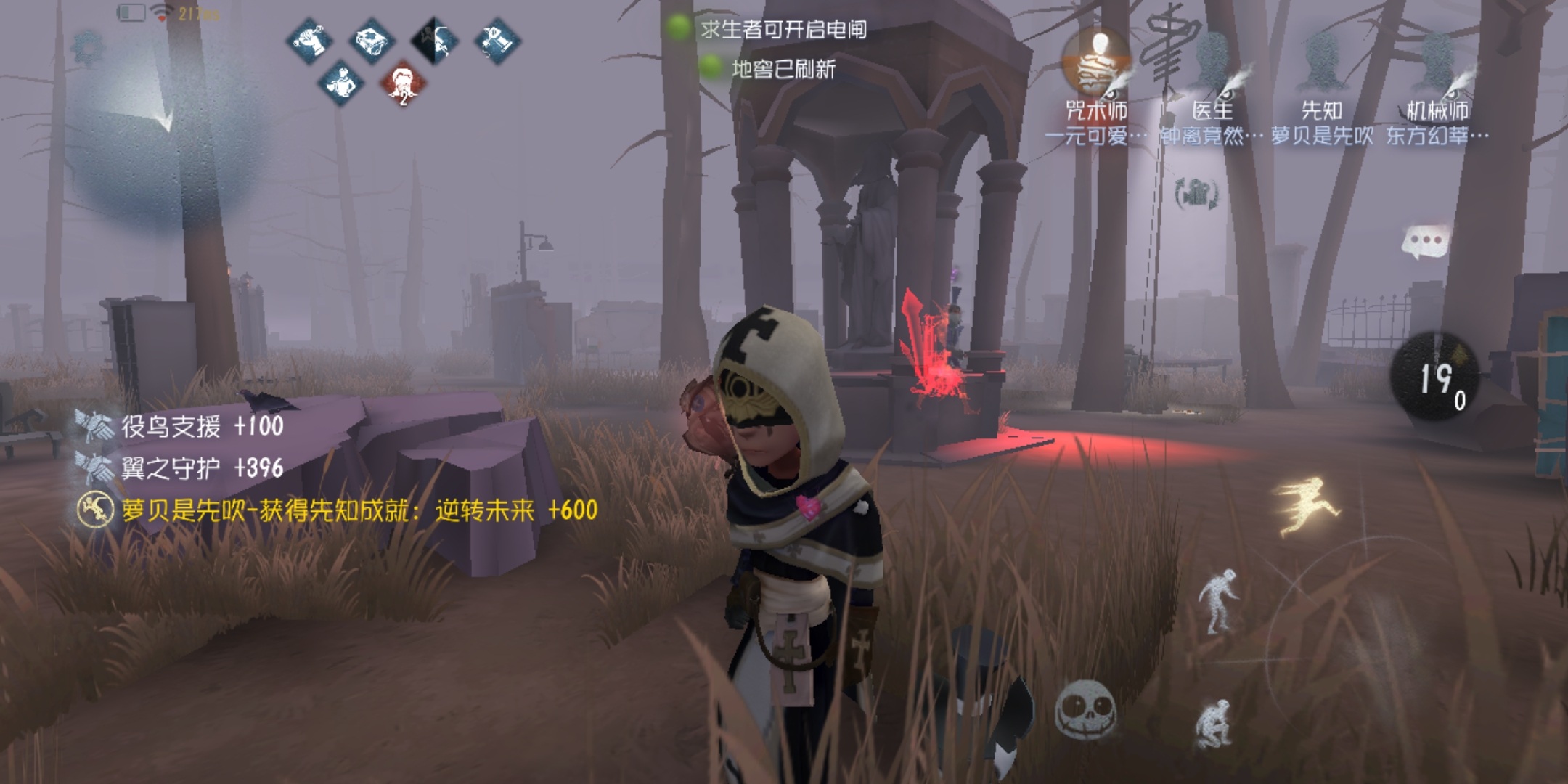Switch to the glowing running stance
The width and height of the screenshot is (1568, 784).
(x=1305, y=506)
